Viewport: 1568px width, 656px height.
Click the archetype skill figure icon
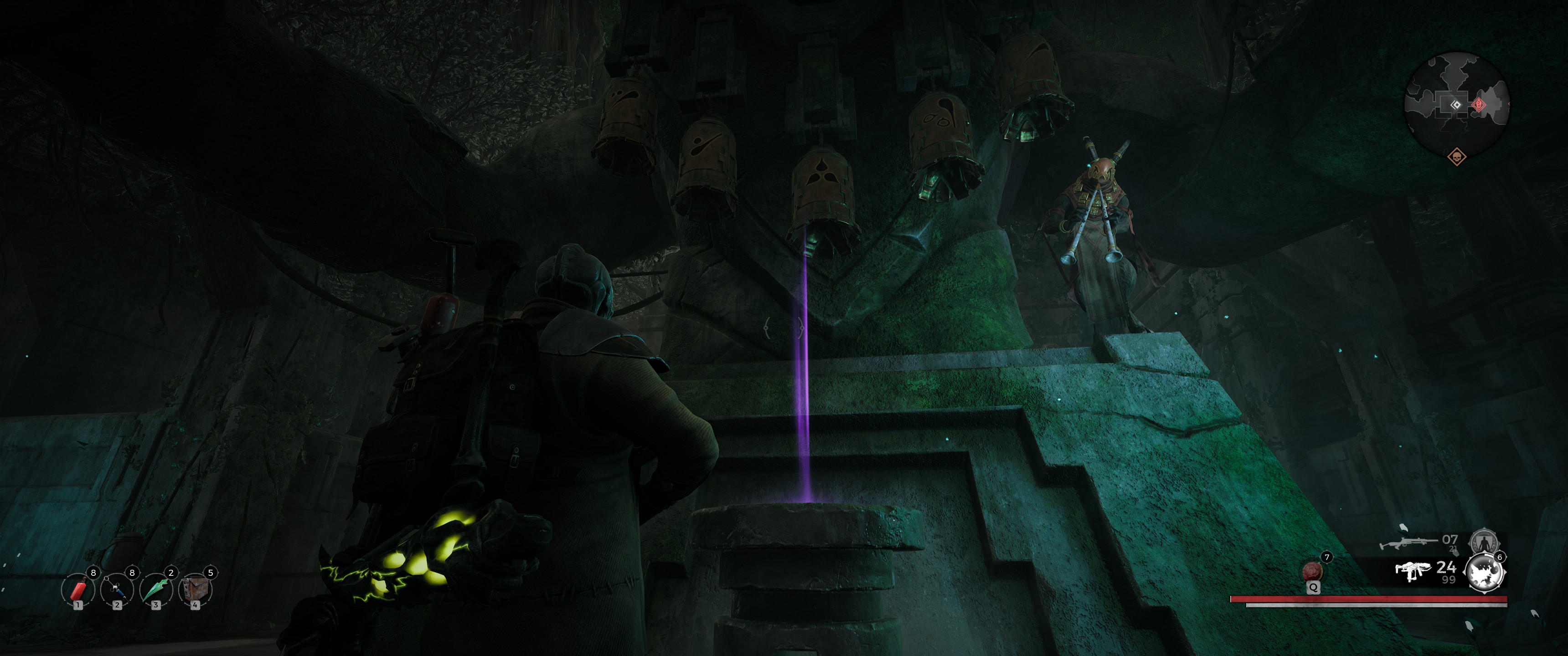pyautogui.click(x=1483, y=541)
